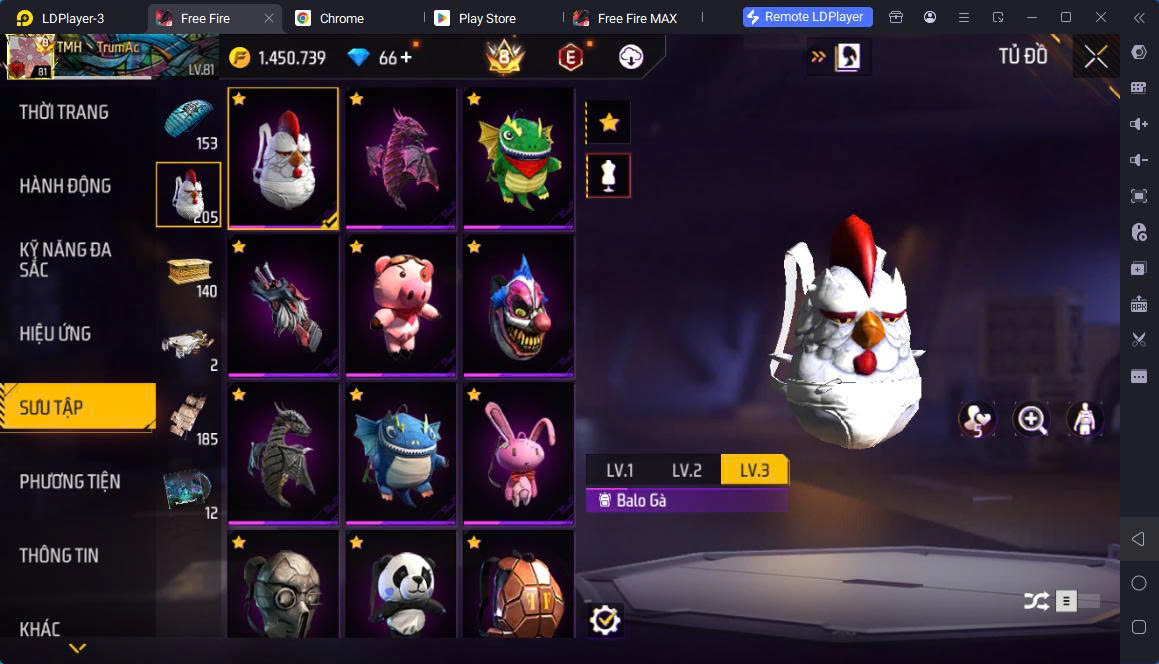Switch backpack preview to LV.1
1159x664 pixels.
click(620, 471)
